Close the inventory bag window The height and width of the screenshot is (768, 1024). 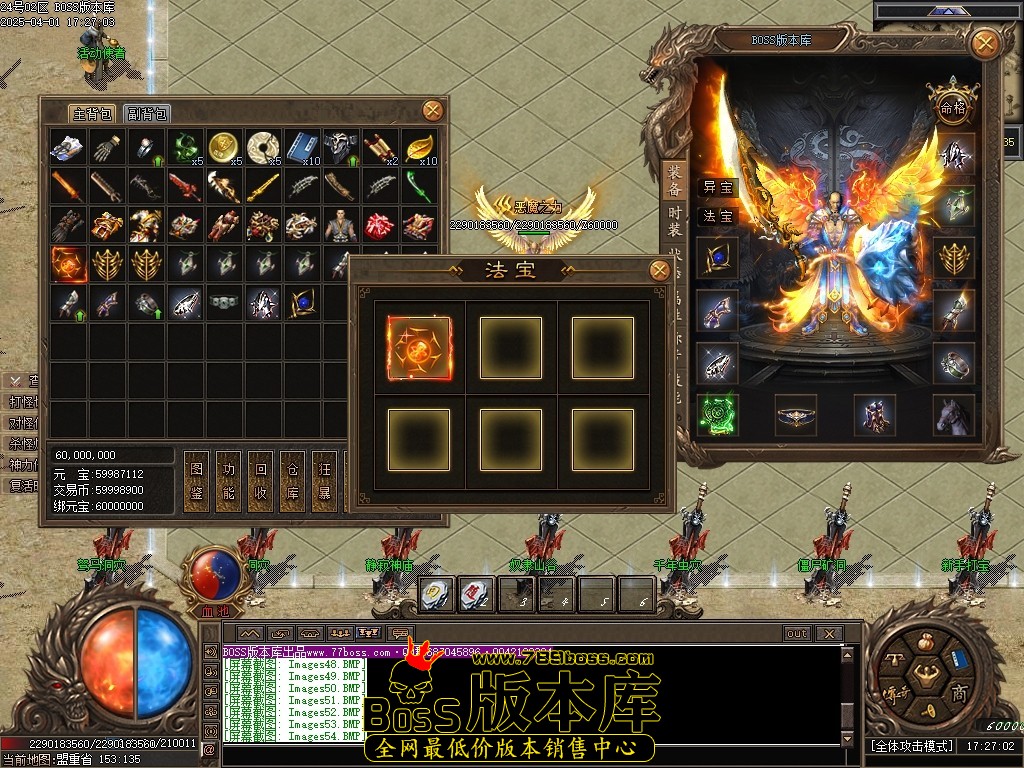coord(432,110)
